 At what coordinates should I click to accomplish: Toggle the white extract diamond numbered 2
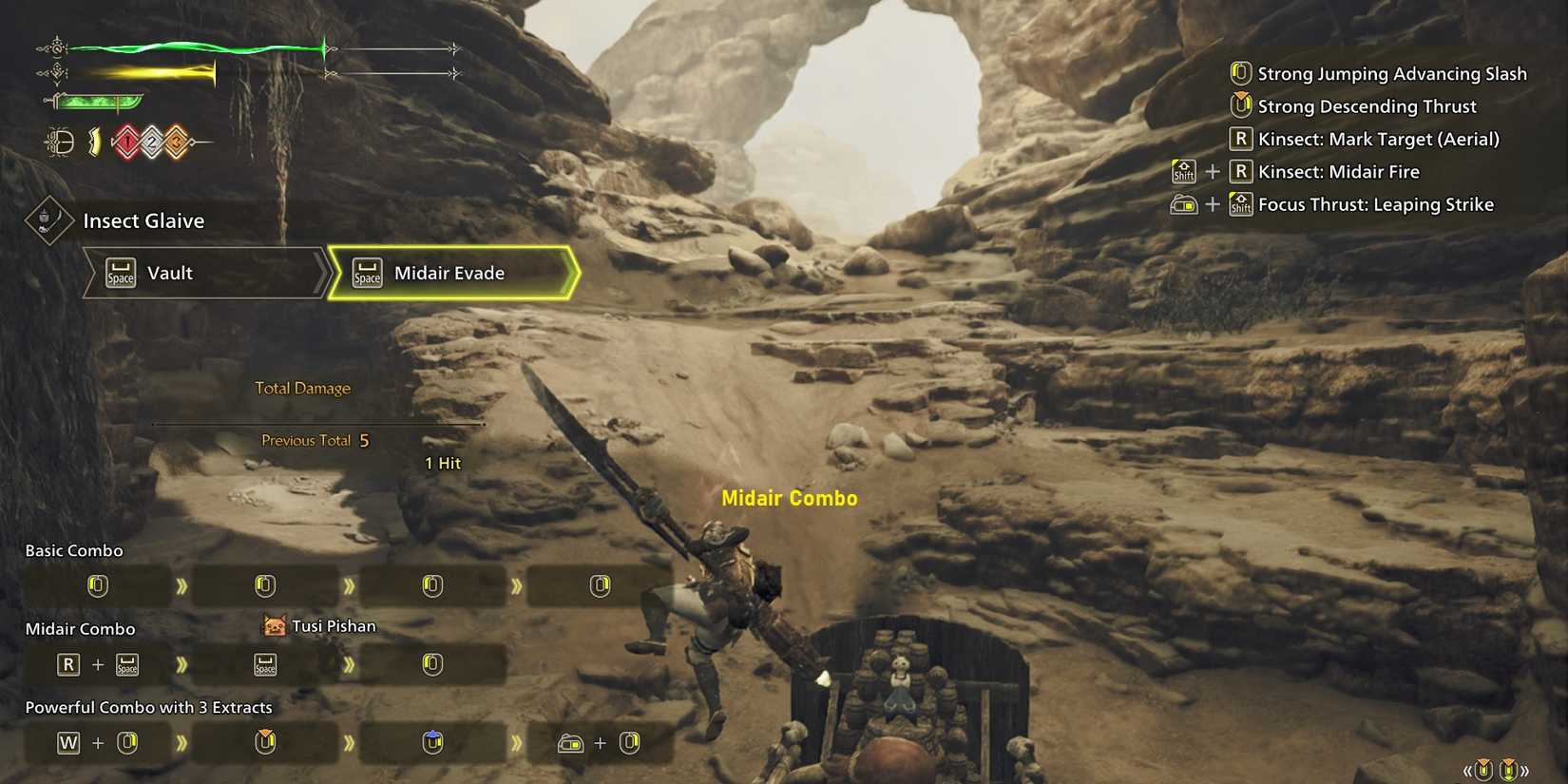pos(152,142)
